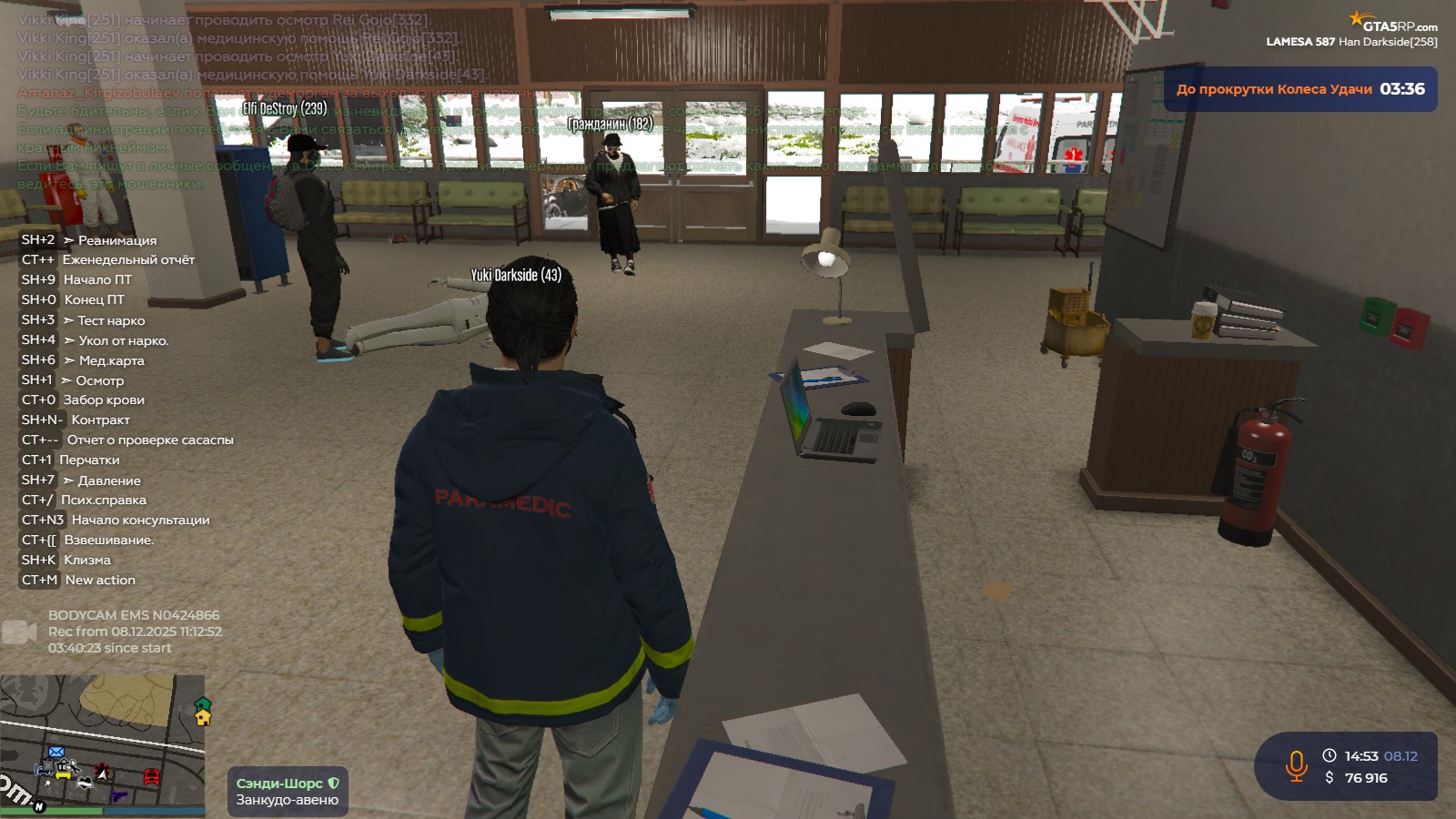Select the yellow house marker on minimap

click(x=203, y=716)
